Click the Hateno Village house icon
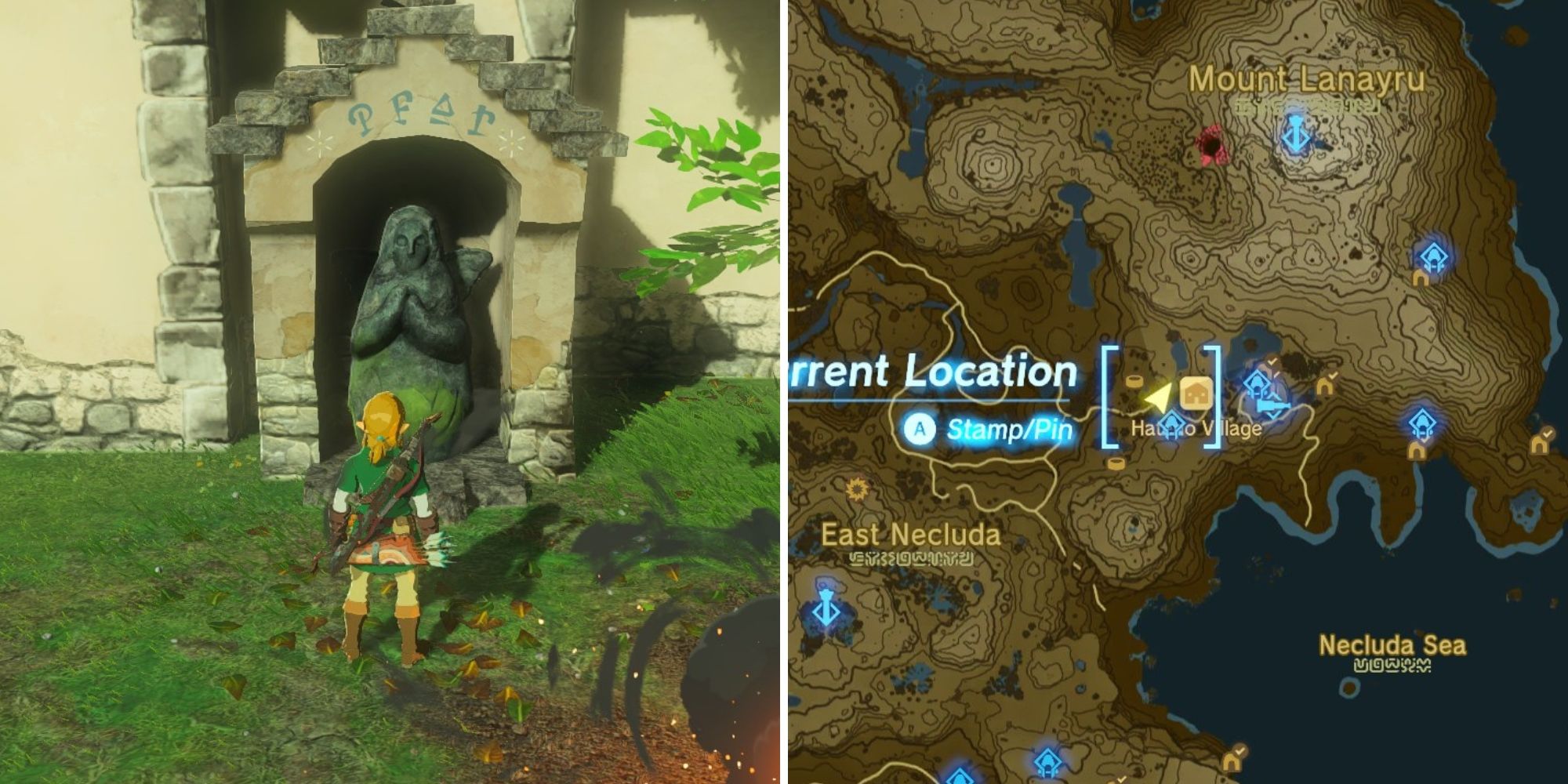Screen dimensions: 1568x784 1195,392
